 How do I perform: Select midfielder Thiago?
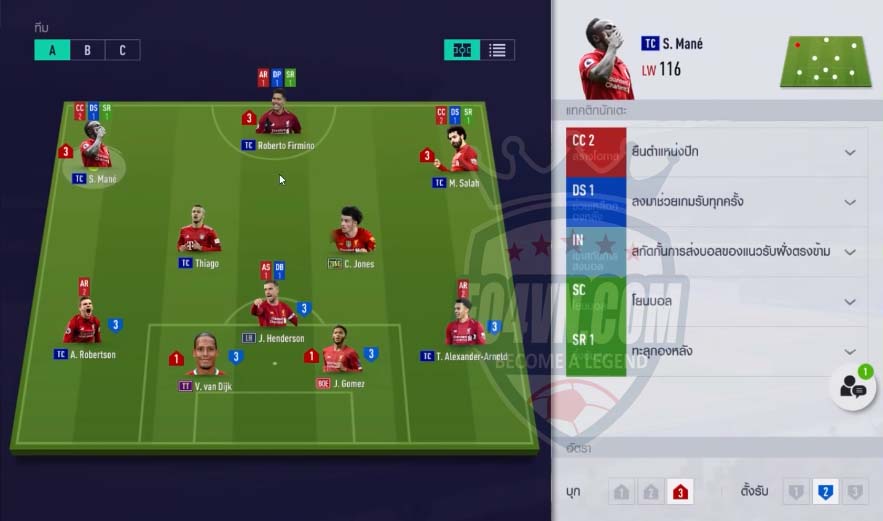coord(199,236)
